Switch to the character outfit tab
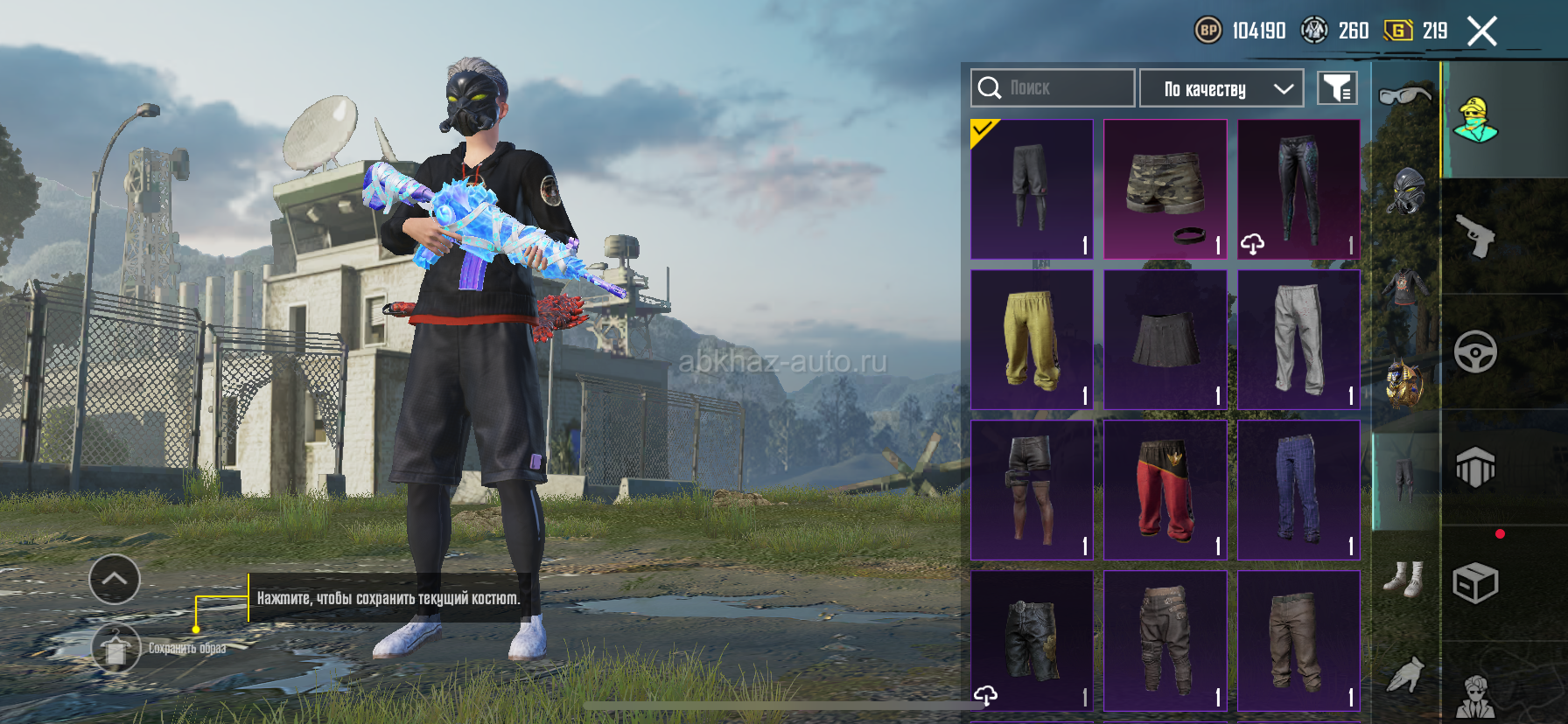1568x724 pixels. 1475,121
